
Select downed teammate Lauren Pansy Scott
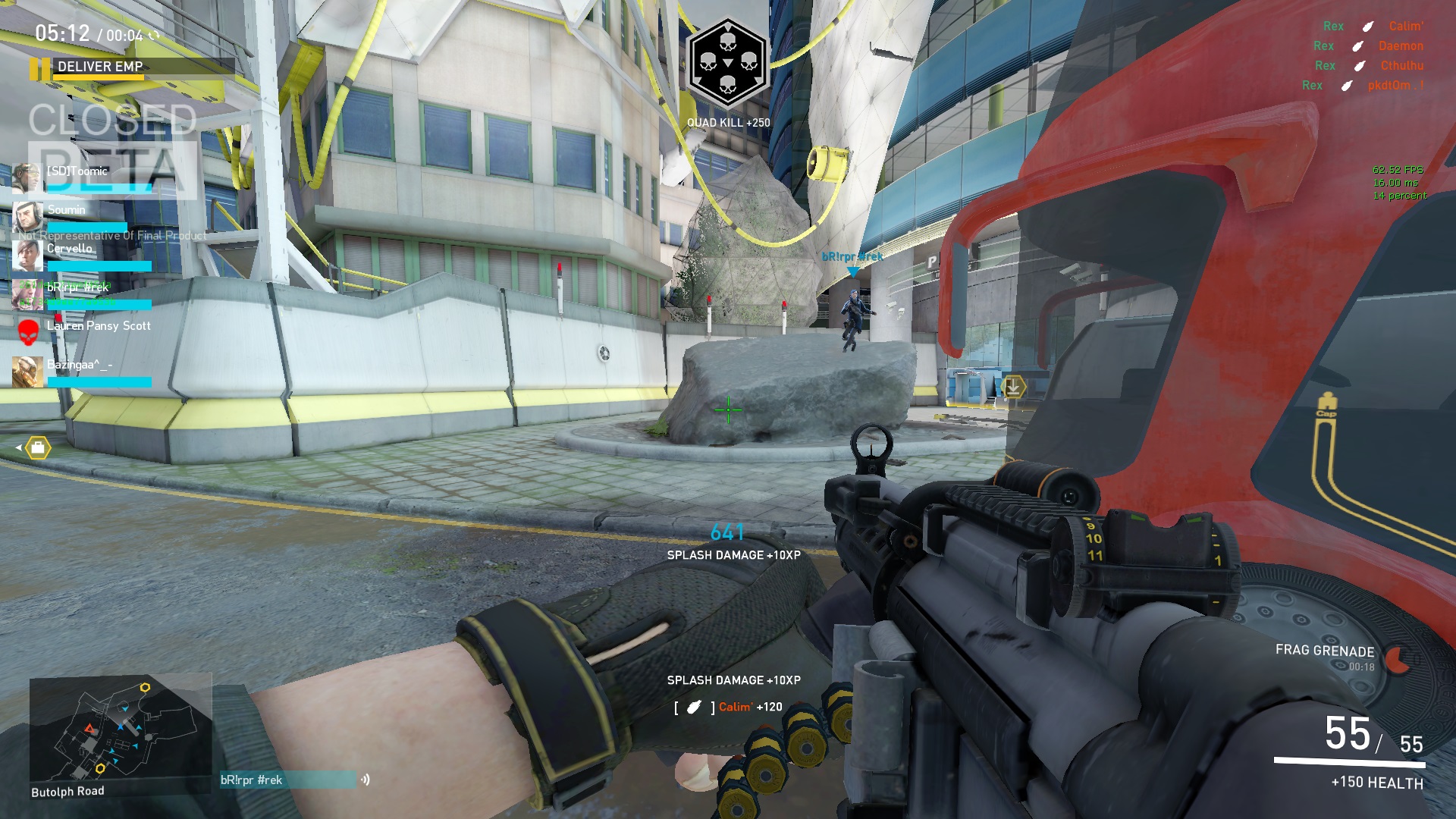point(99,327)
